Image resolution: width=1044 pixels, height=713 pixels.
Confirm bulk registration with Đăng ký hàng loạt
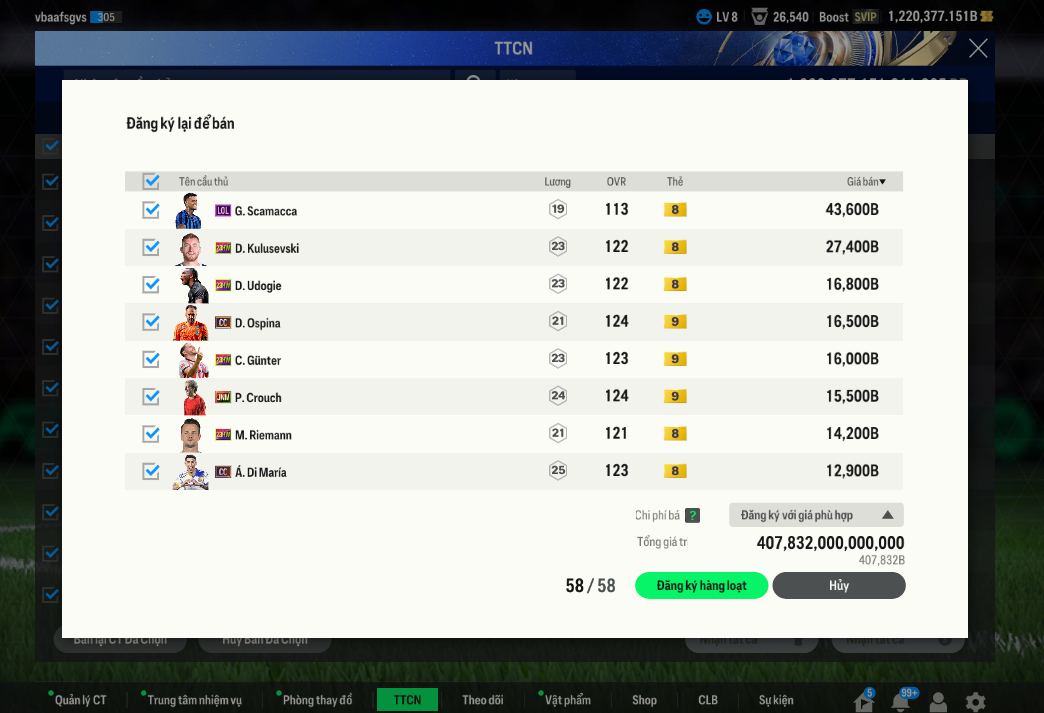pyautogui.click(x=701, y=586)
